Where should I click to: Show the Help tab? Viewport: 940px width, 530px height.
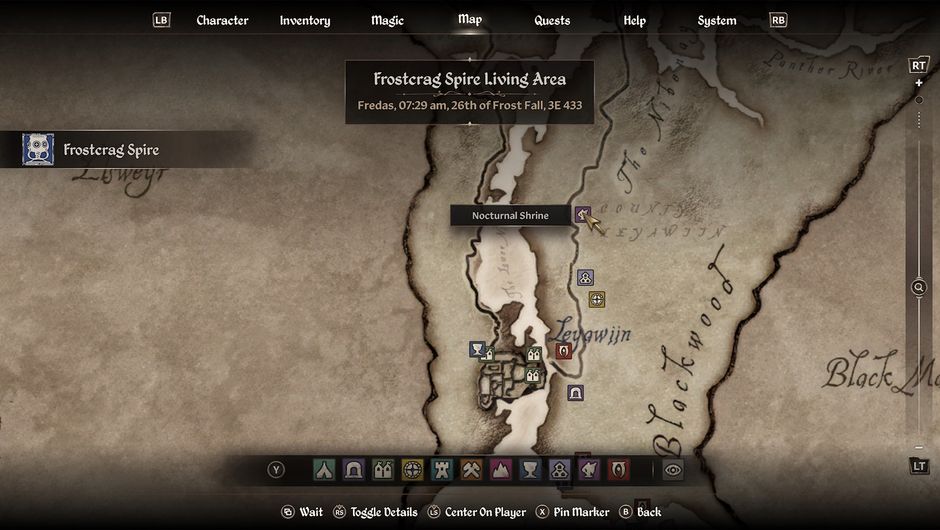coord(634,20)
